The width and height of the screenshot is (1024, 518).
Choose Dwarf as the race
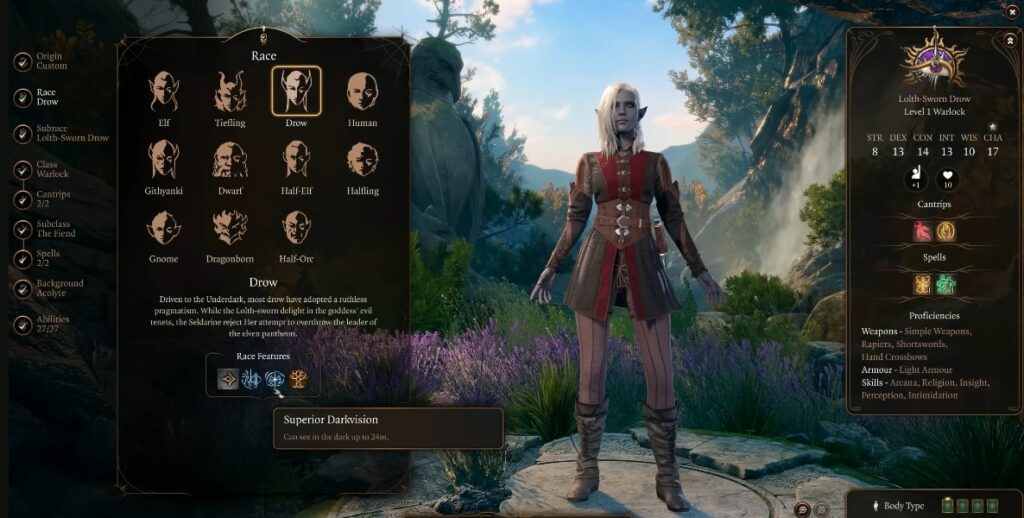coord(230,160)
